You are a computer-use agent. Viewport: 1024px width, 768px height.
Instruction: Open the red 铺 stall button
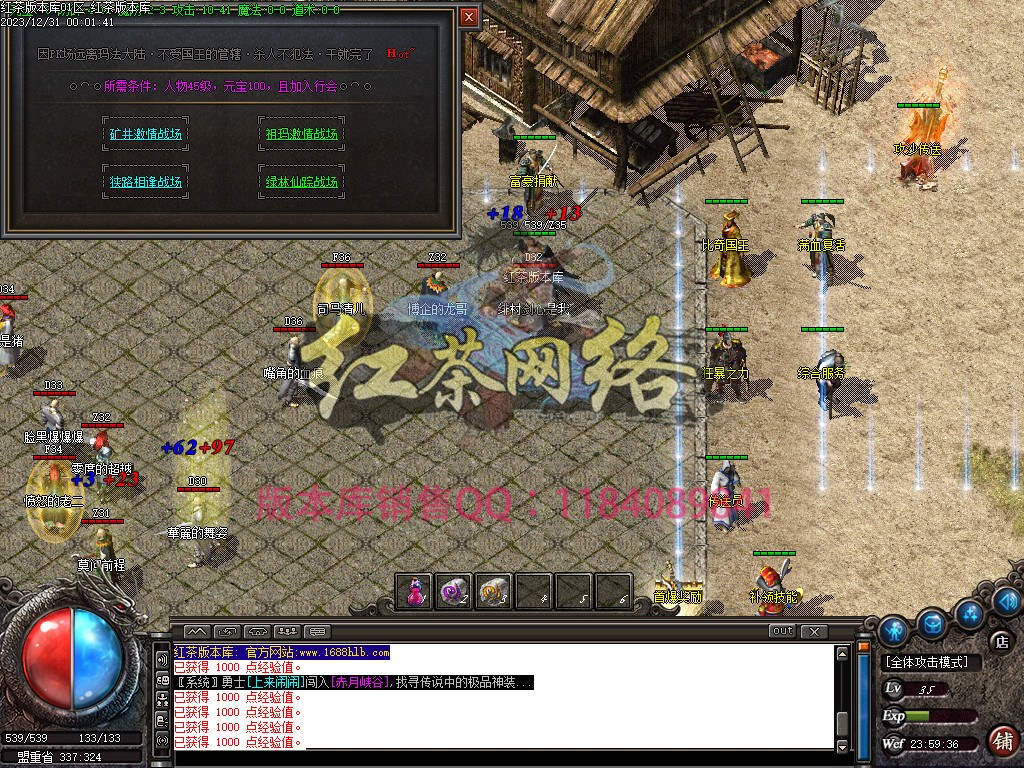click(1002, 739)
